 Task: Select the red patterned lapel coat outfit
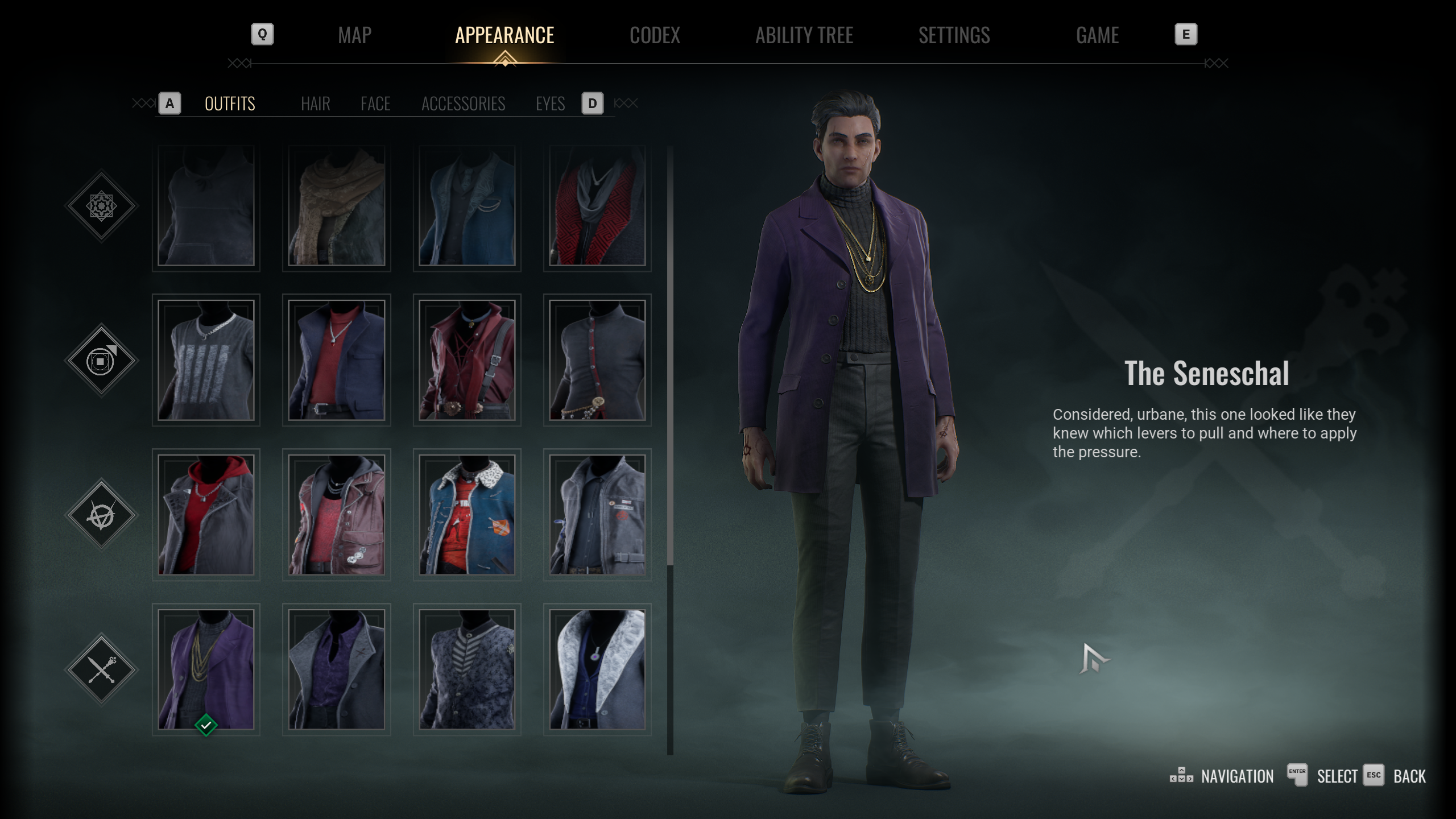[x=597, y=205]
